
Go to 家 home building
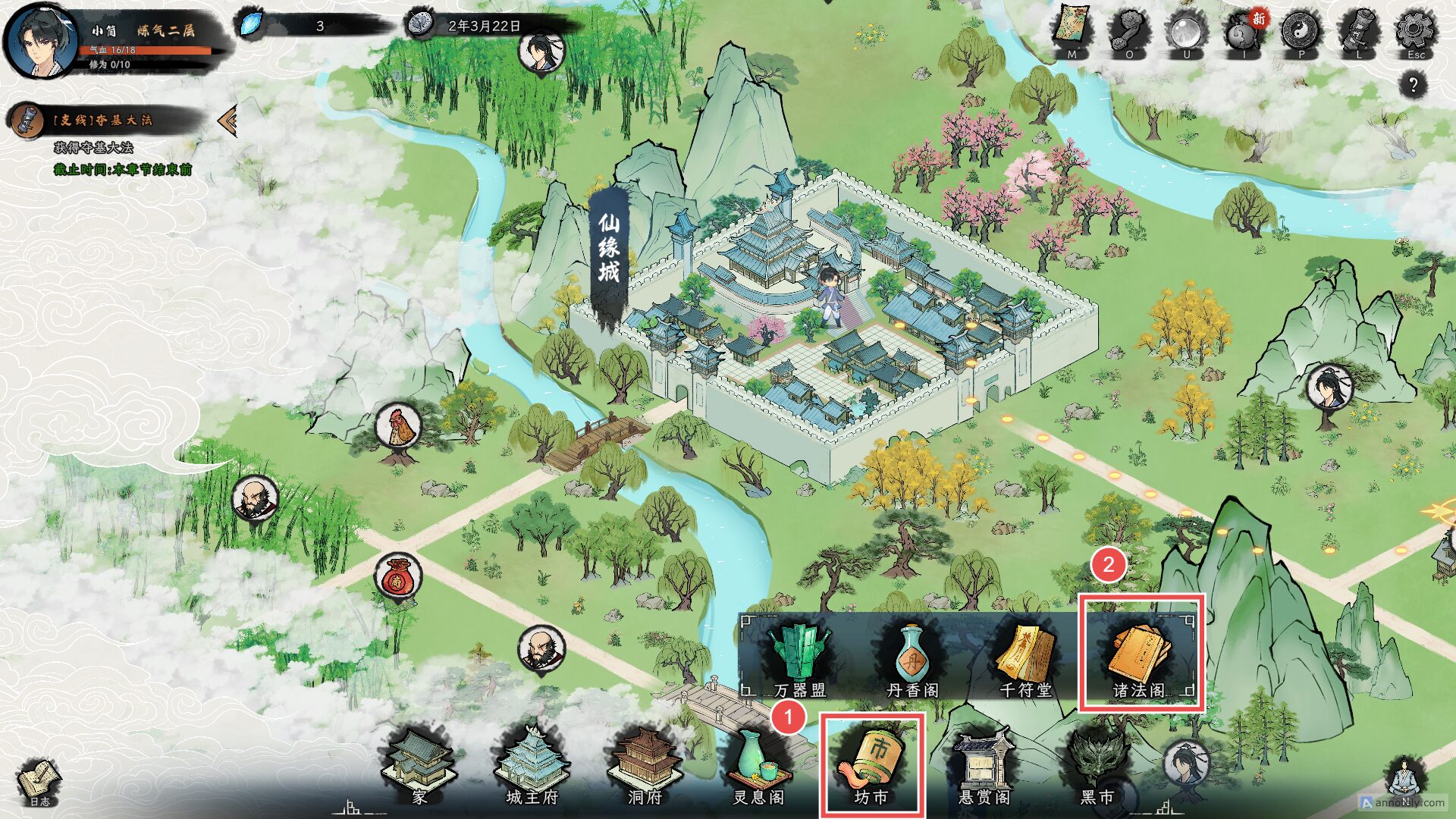420,766
